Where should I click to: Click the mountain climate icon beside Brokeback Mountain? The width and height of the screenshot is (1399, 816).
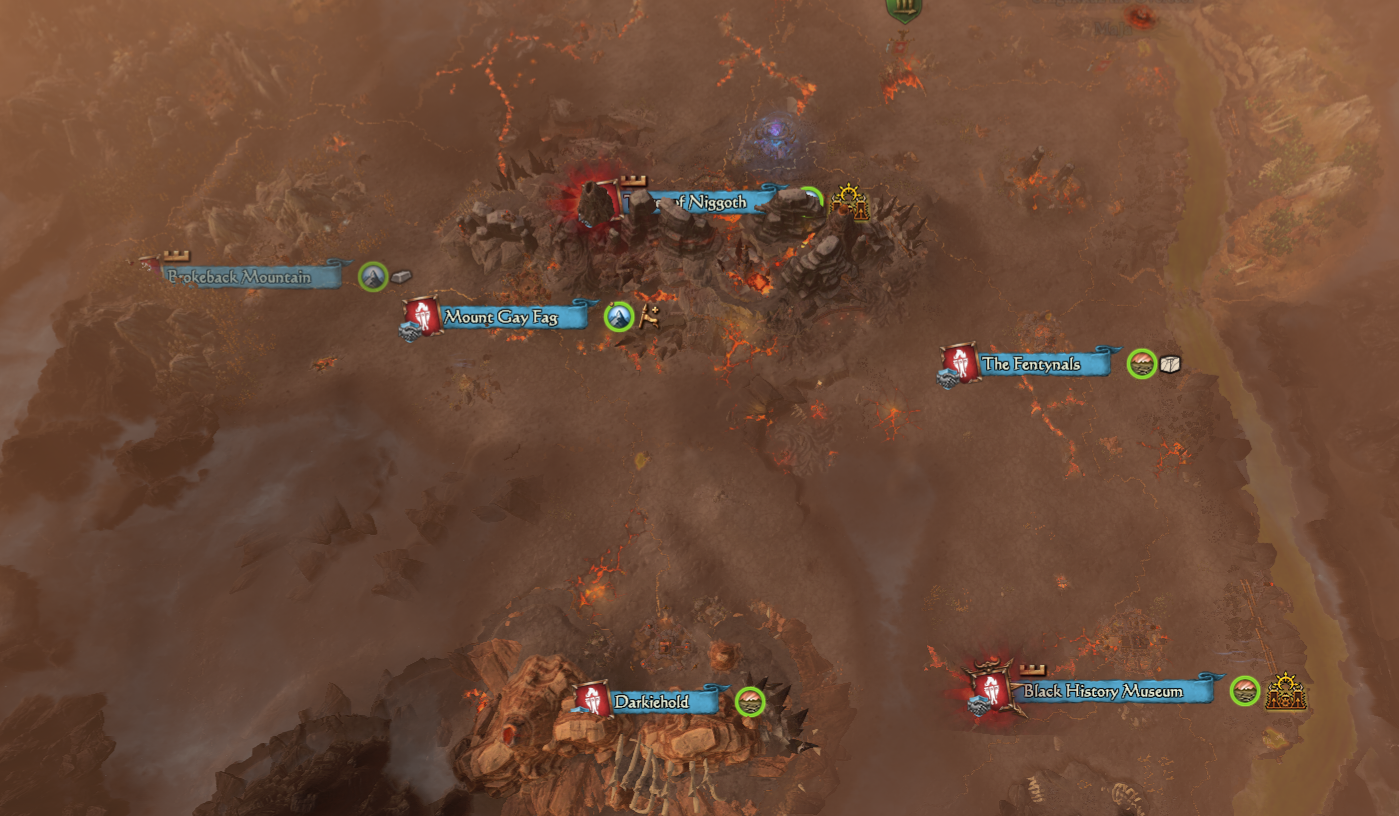click(x=373, y=277)
